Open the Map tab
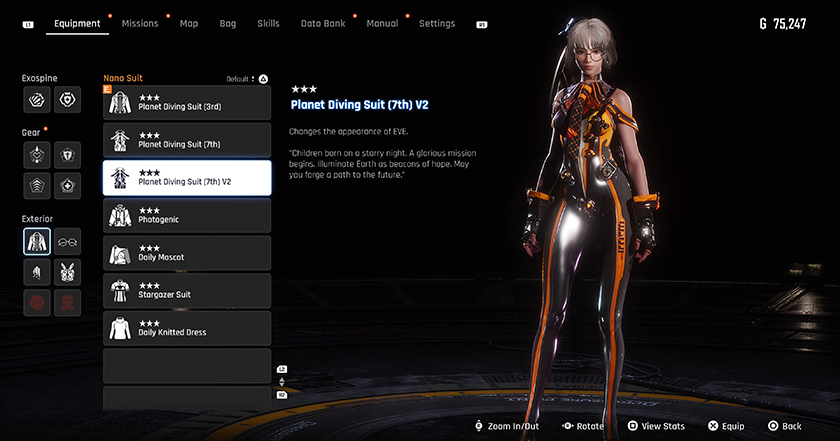This screenshot has width=840, height=441. click(189, 23)
